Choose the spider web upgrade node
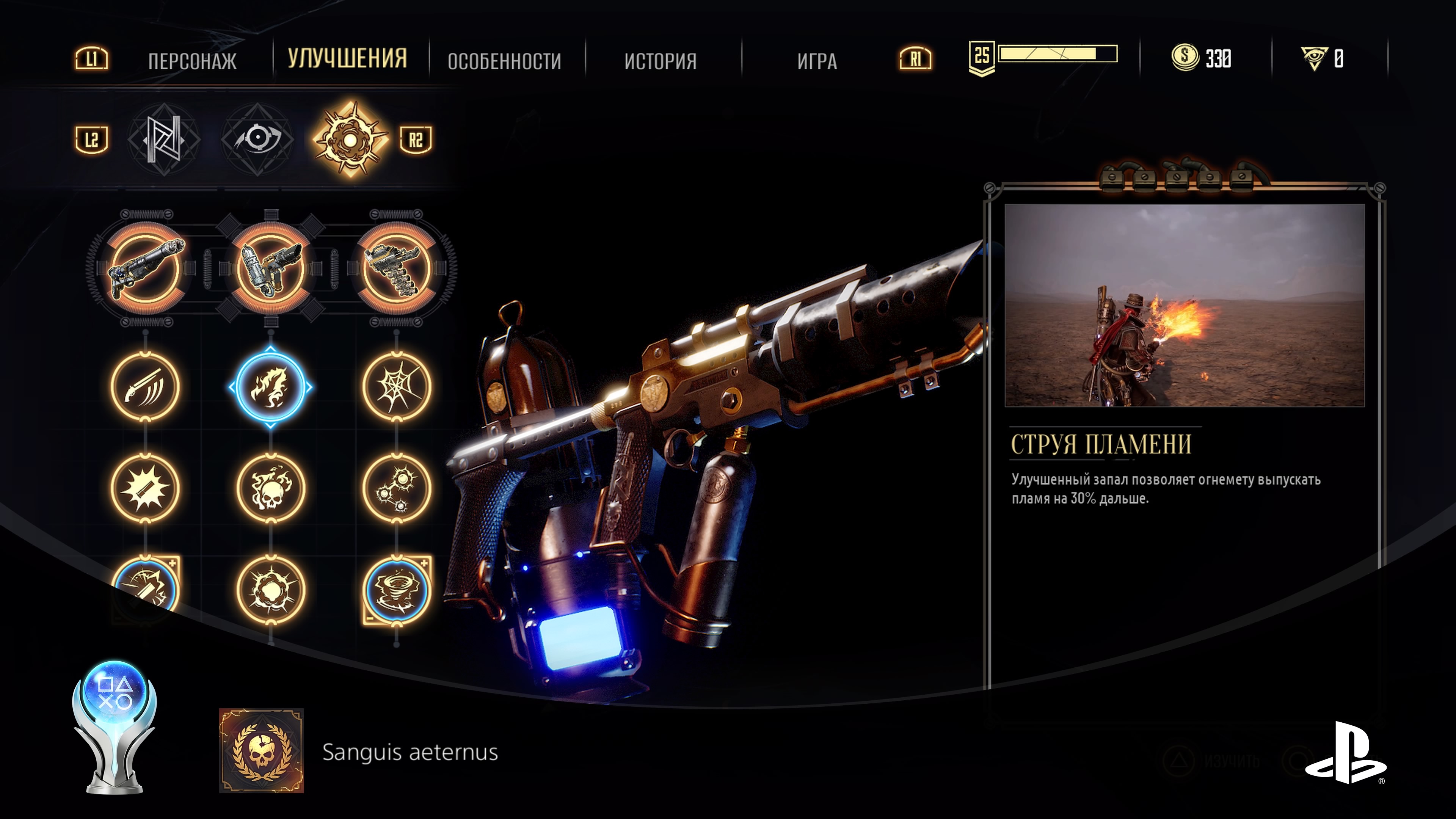This screenshot has width=1456, height=819. [x=396, y=387]
